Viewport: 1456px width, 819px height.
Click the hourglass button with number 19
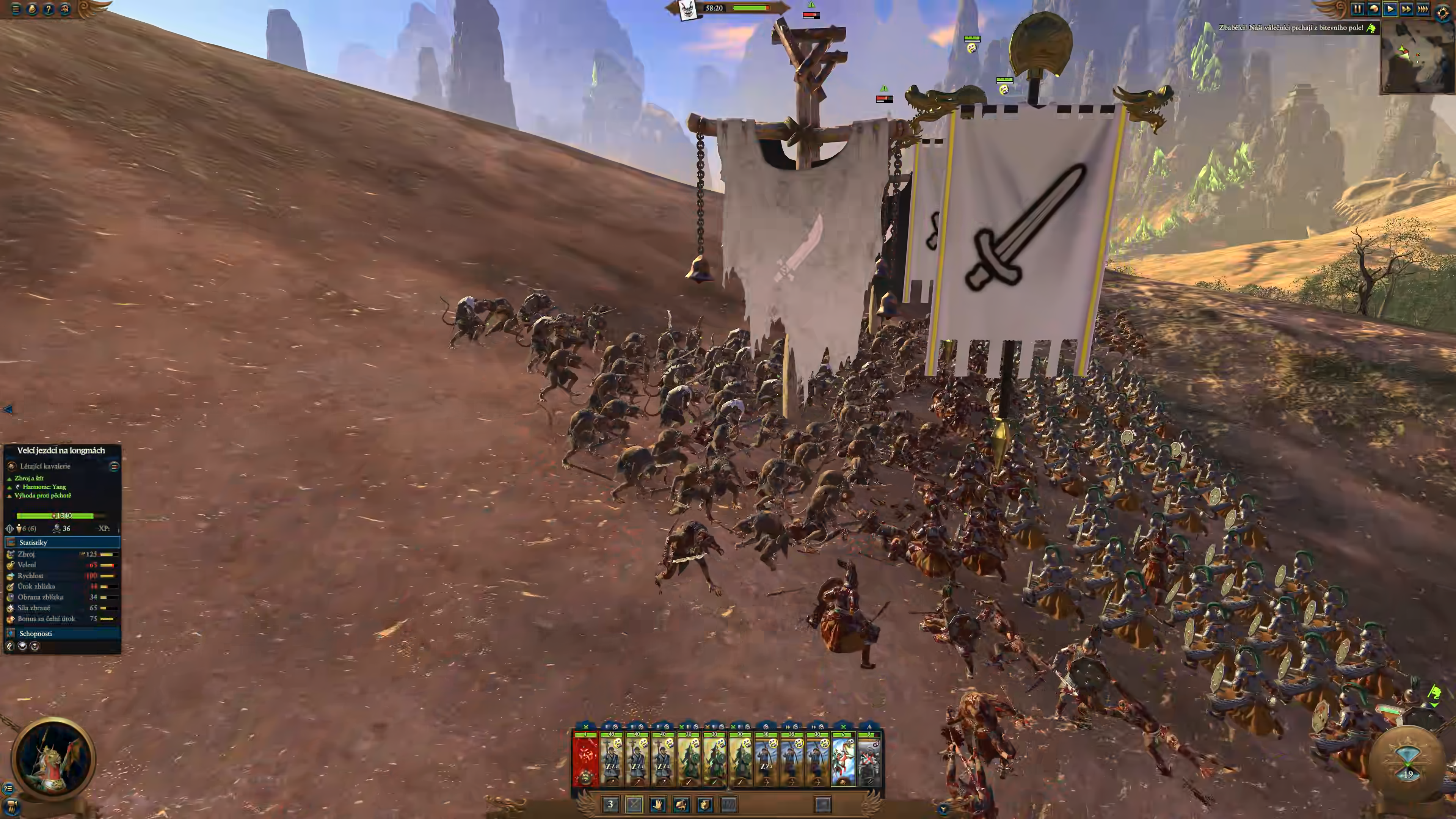point(1408,761)
